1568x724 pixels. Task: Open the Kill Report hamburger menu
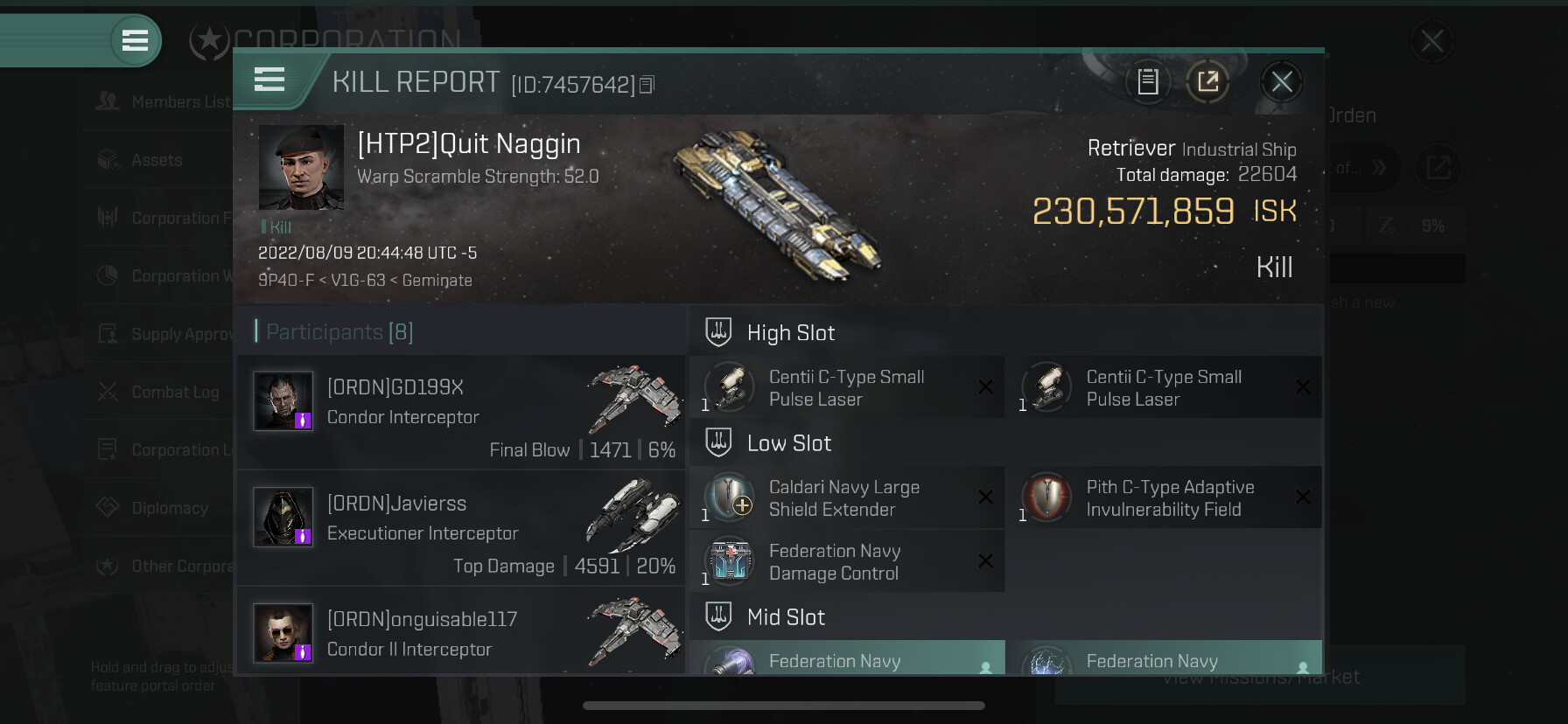(269, 80)
